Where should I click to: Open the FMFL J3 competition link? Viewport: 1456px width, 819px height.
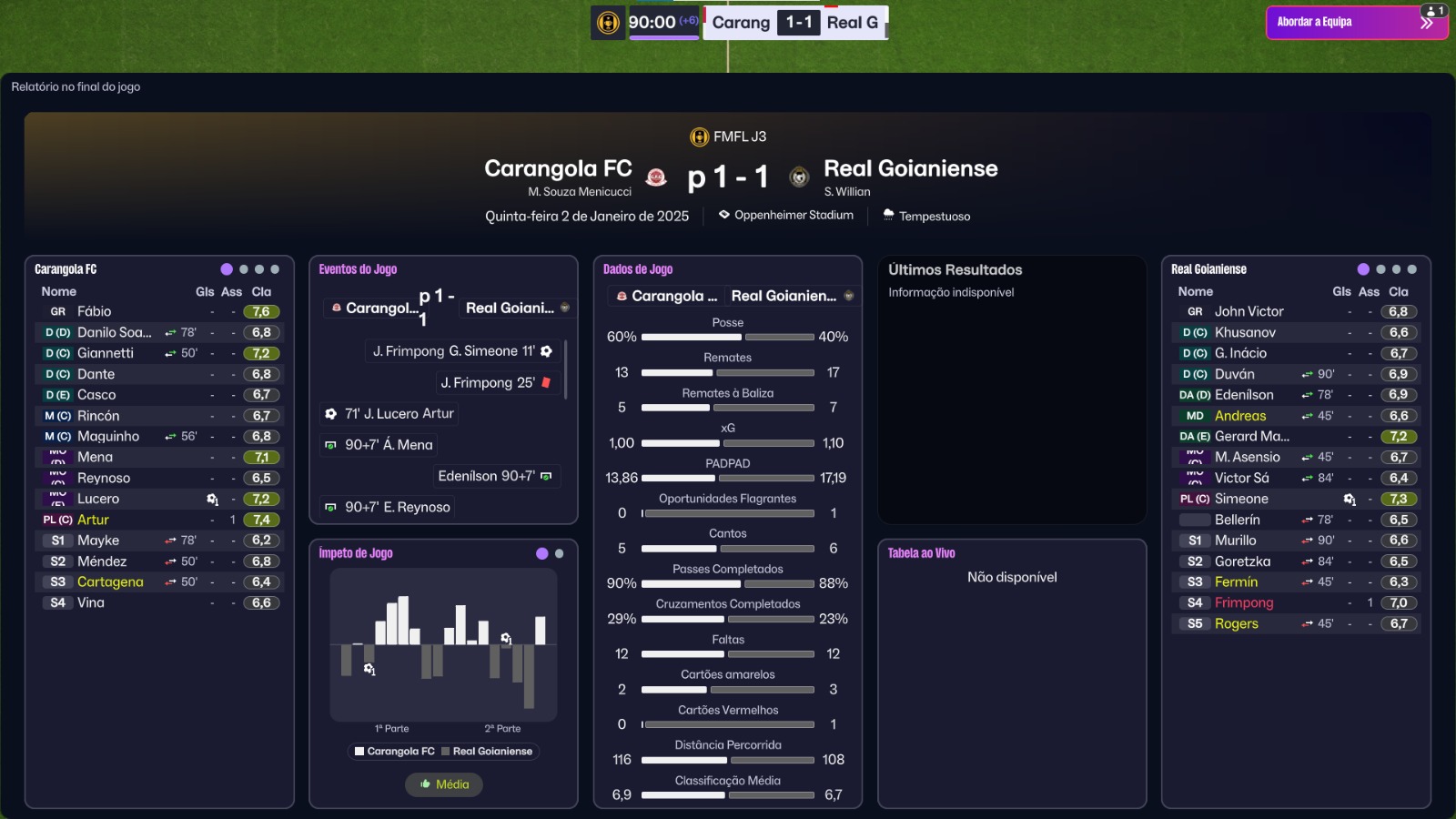pyautogui.click(x=739, y=136)
